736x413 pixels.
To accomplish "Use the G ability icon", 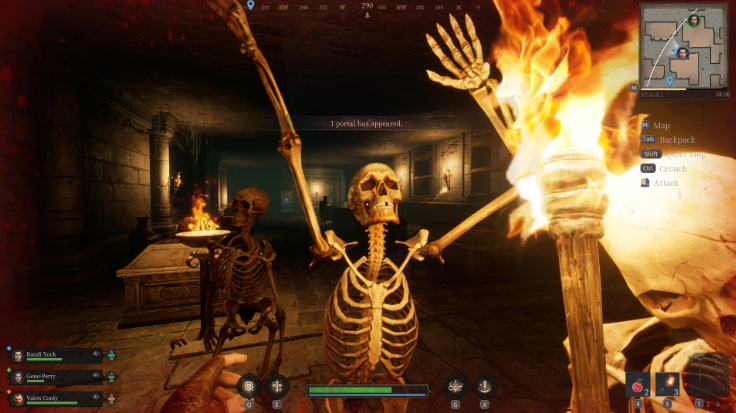I will [x=455, y=385].
